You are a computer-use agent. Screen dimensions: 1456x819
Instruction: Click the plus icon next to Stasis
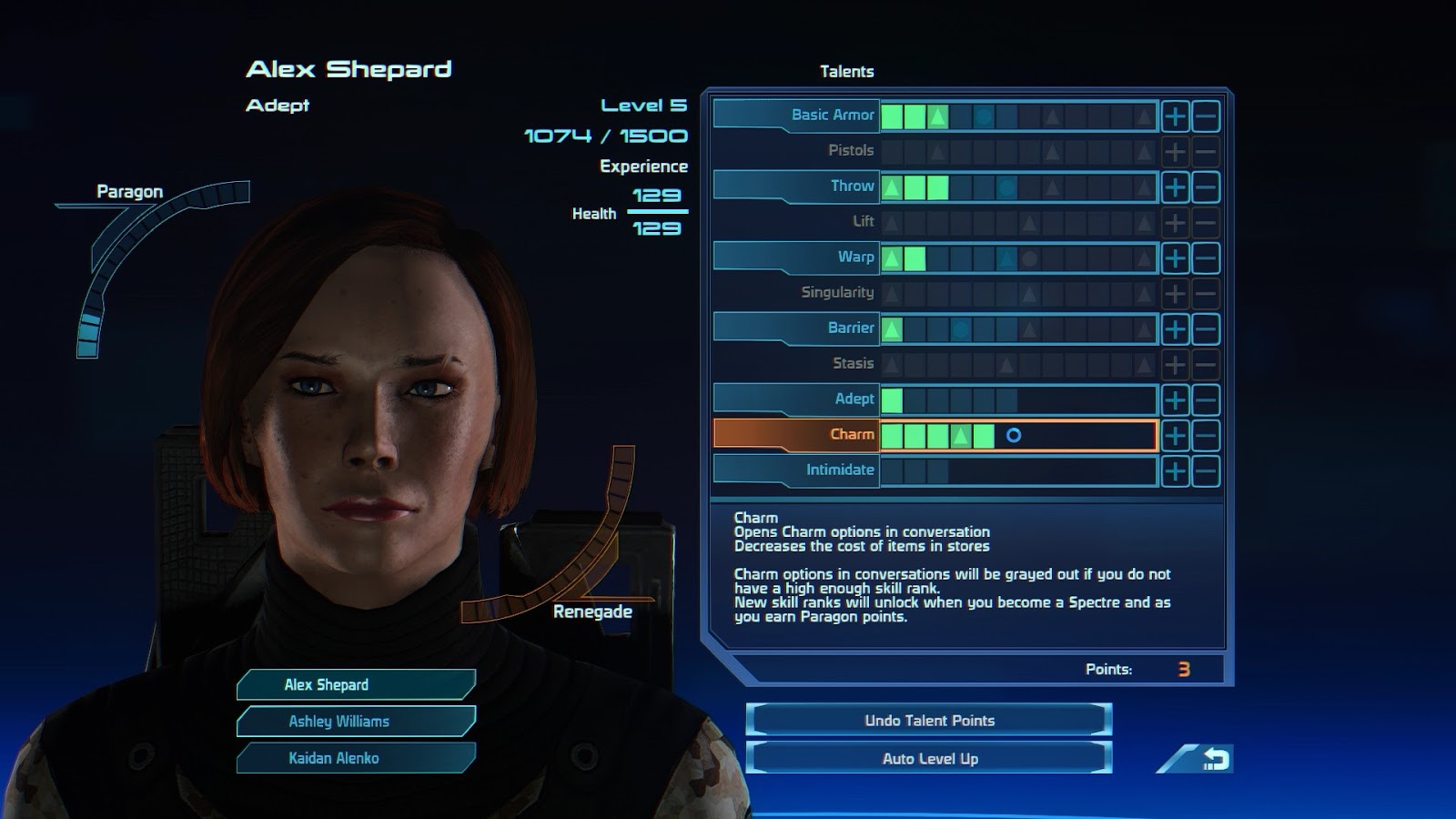click(1176, 363)
